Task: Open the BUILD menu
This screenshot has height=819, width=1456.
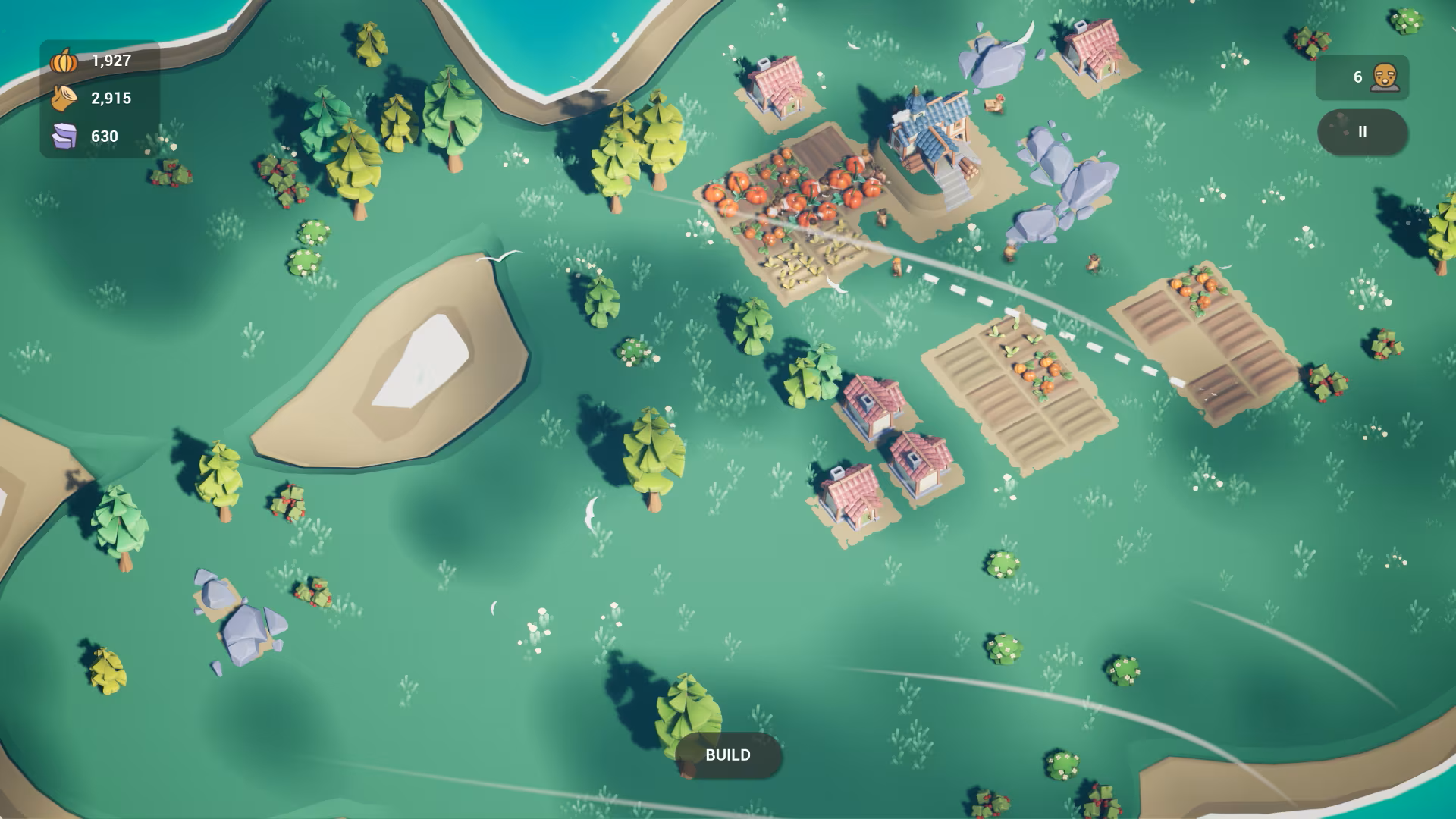Action: (x=728, y=755)
